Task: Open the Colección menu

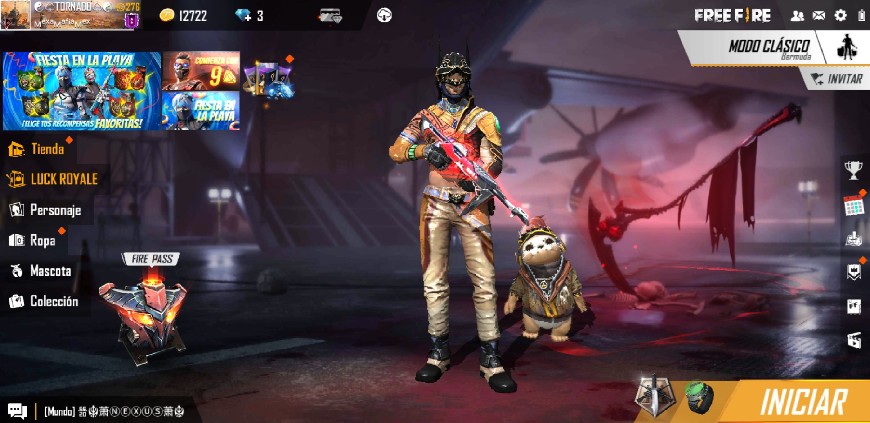Action: click(53, 301)
